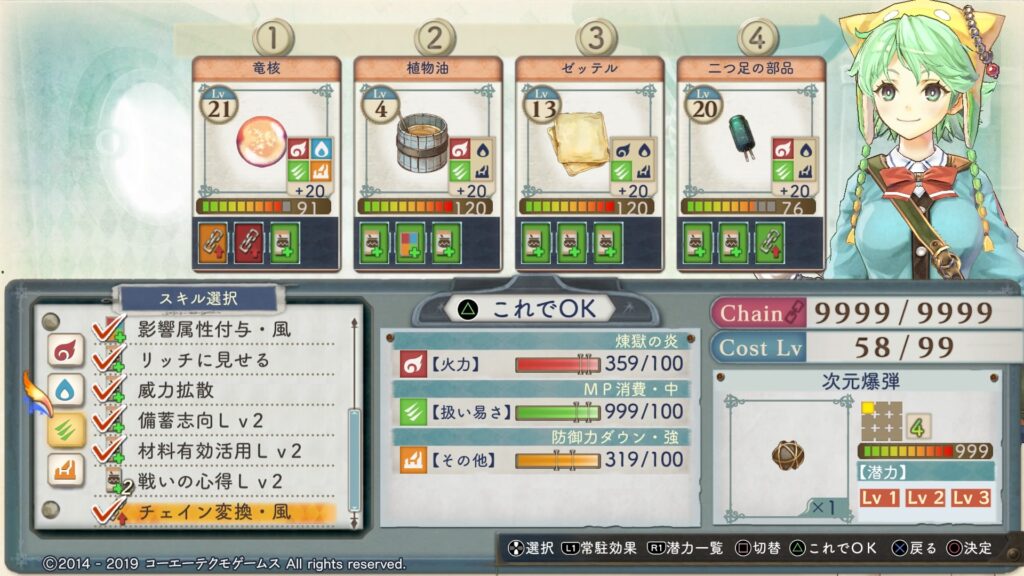Open the green wind element tab

[65, 429]
